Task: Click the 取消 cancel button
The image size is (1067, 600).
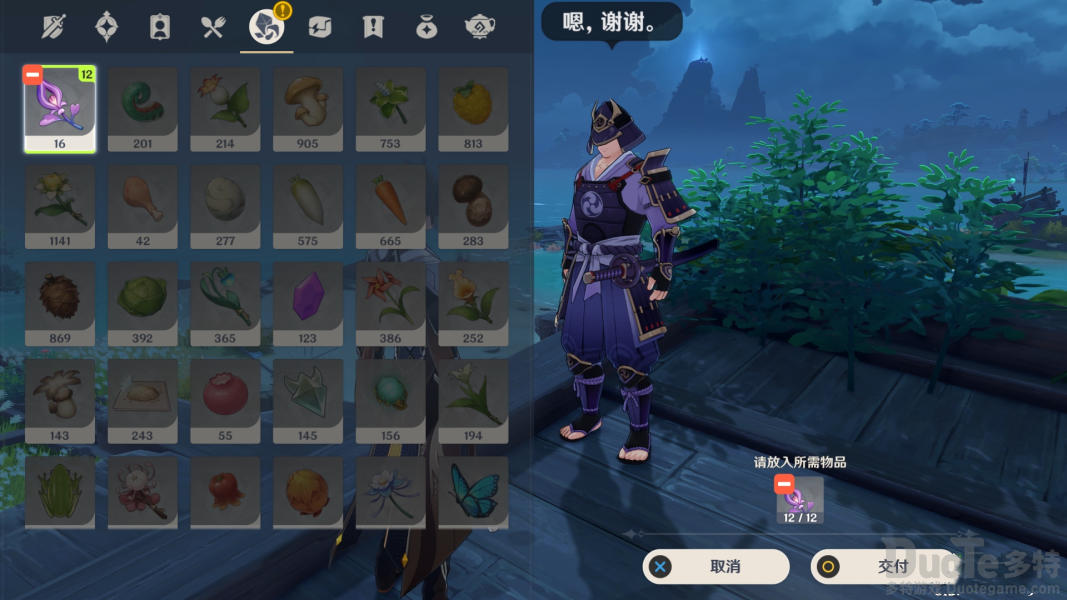Action: (x=715, y=567)
